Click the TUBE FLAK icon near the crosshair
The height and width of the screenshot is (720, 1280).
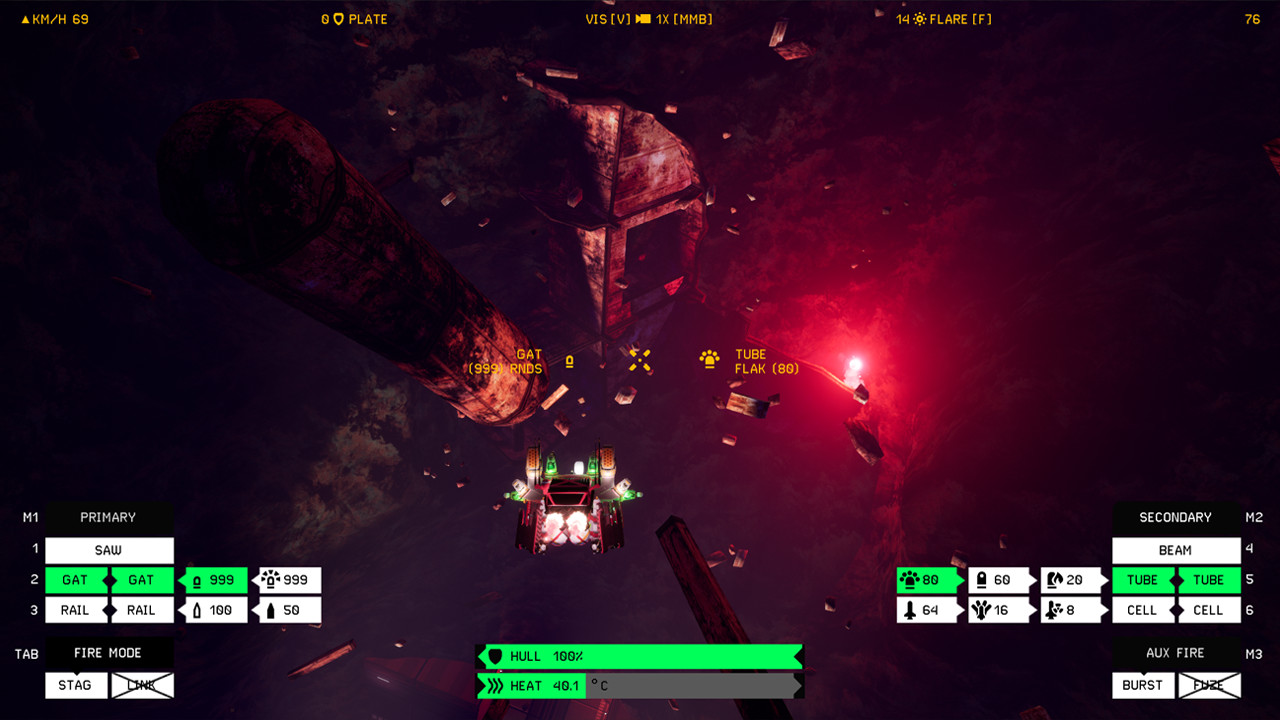point(710,360)
